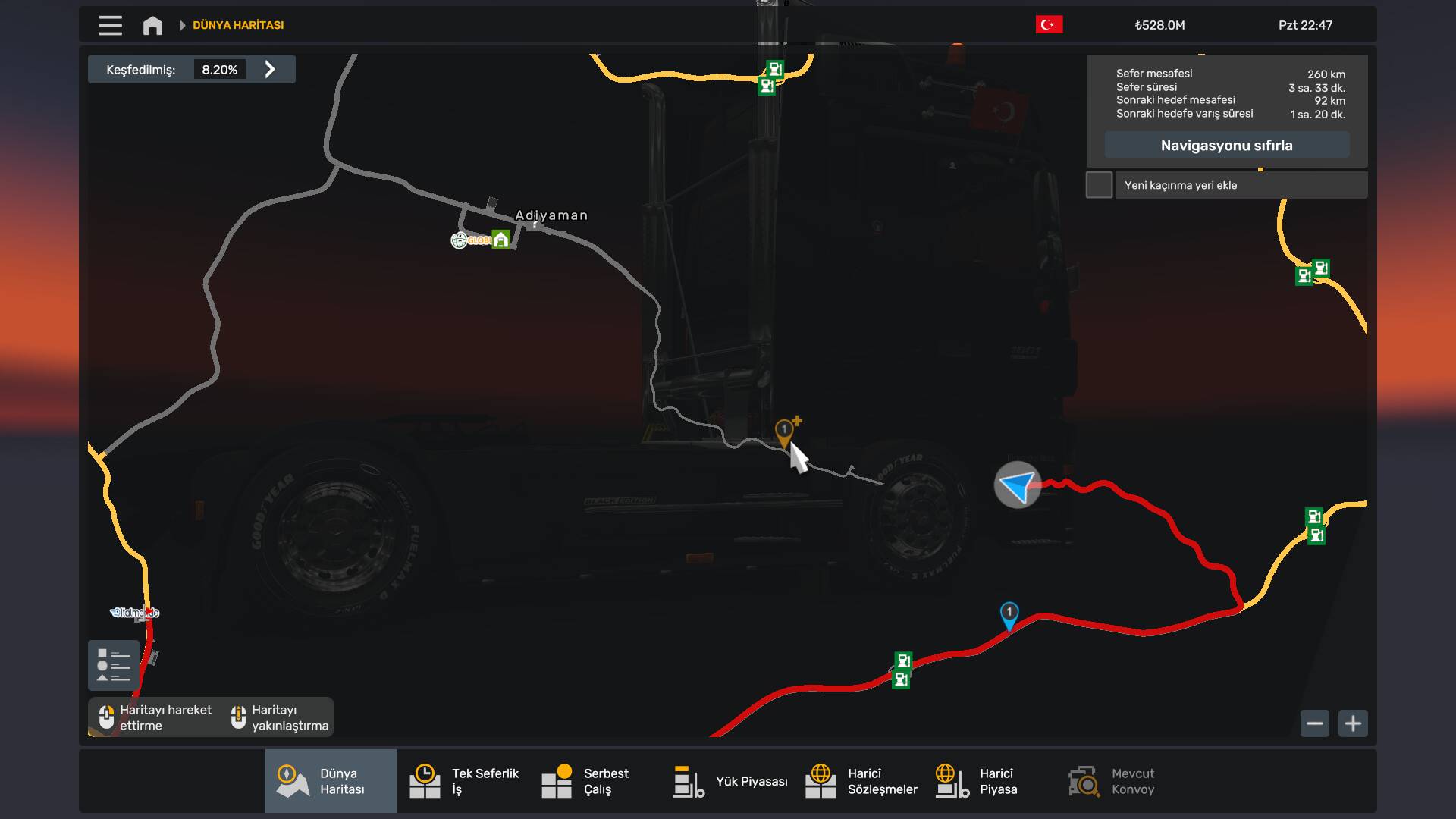
Task: Click the blue player truck arrow on the map
Action: tap(1016, 485)
